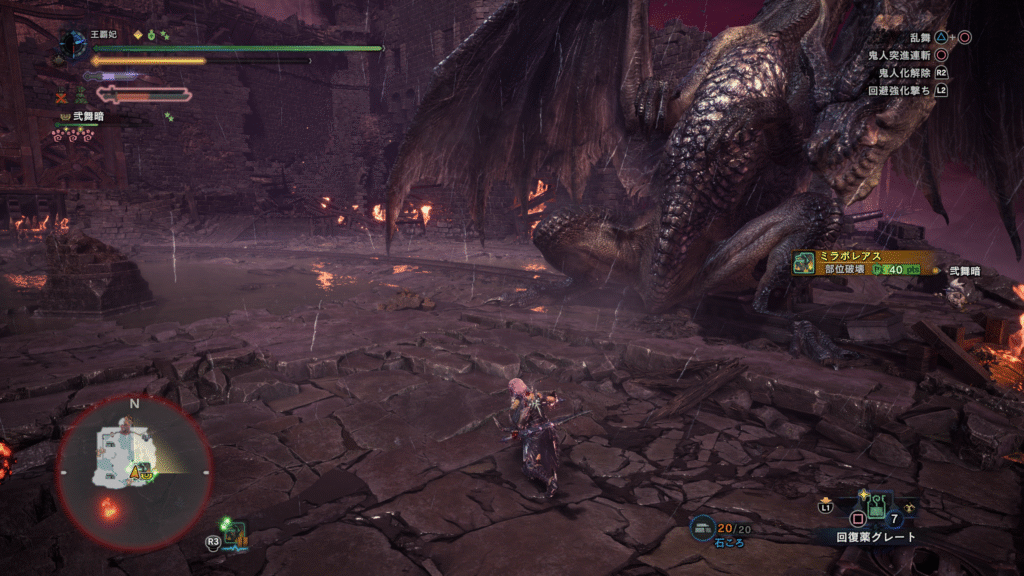Open the circular minimap
This screenshot has width=1024, height=576.
coord(133,471)
